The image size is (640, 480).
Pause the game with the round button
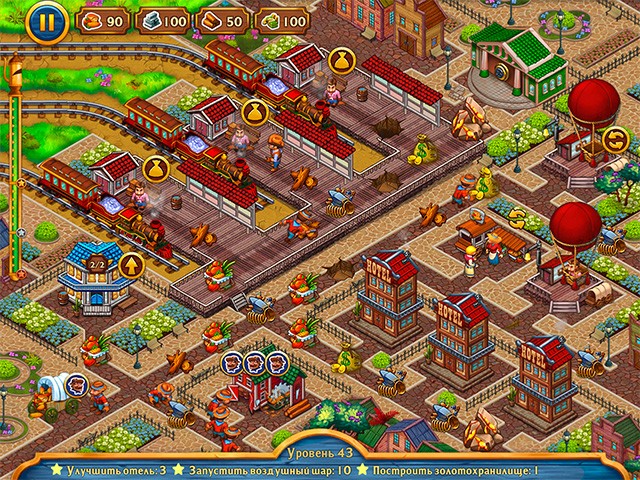[x=42, y=23]
